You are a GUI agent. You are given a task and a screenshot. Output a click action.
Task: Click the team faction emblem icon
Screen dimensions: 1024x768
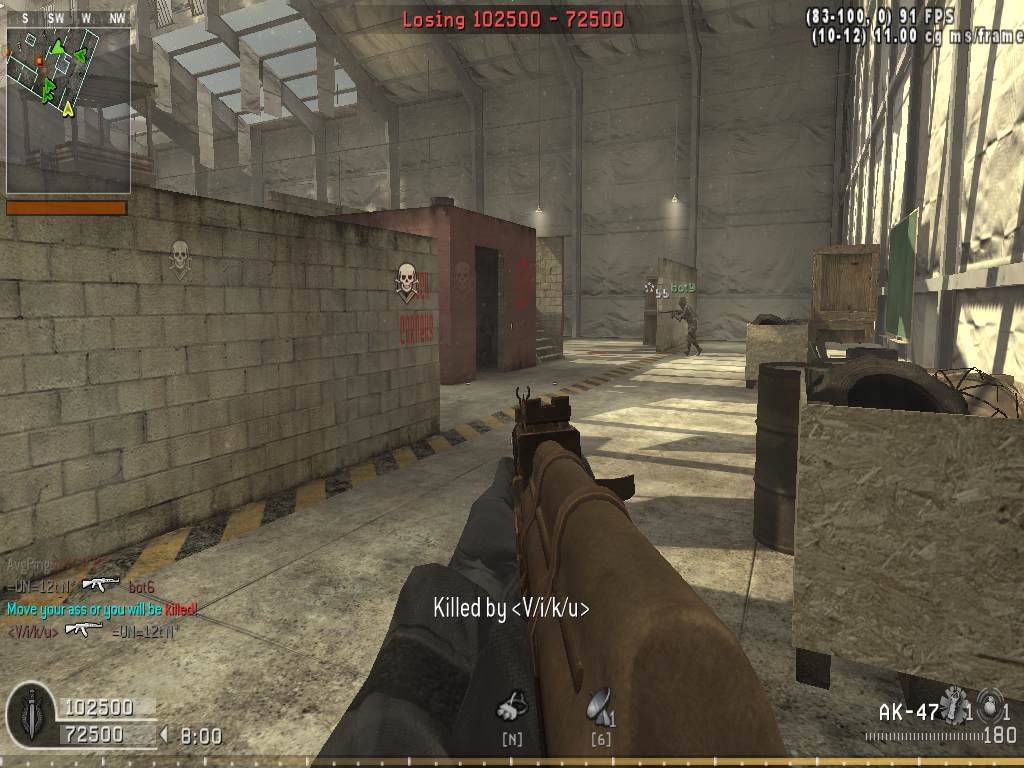pyautogui.click(x=31, y=714)
